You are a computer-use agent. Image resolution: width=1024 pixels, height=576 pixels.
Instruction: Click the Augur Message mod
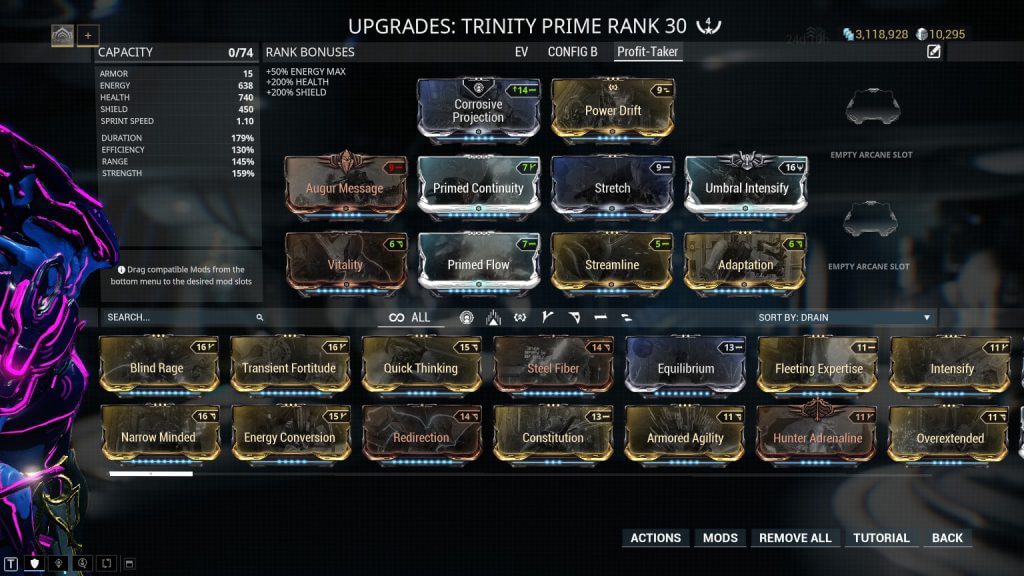click(345, 187)
